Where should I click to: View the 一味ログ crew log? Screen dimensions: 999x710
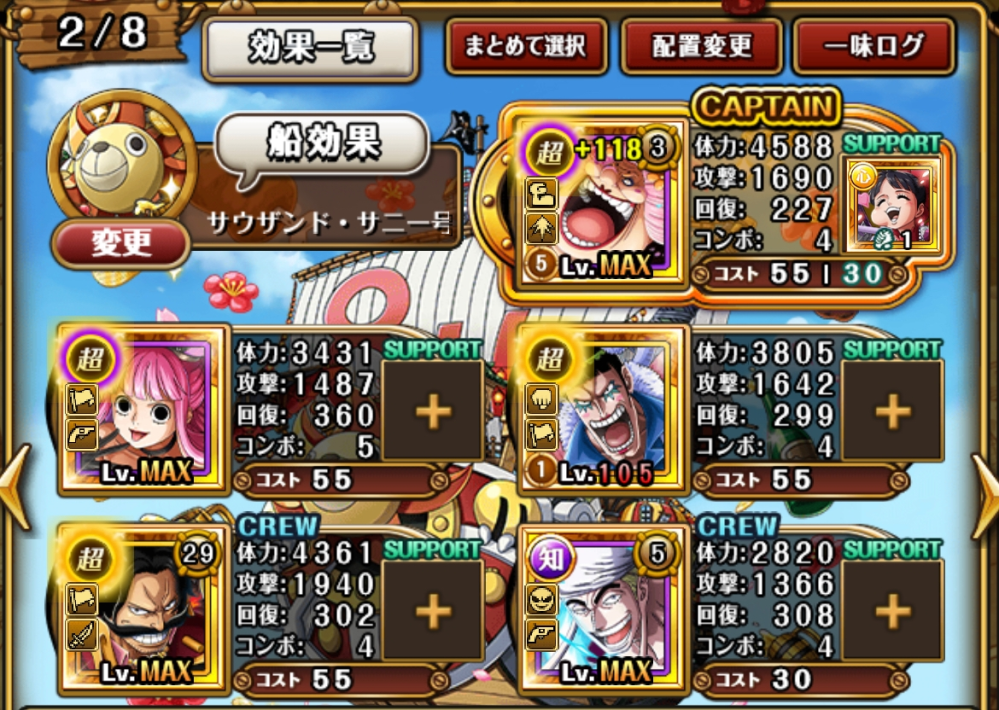pyautogui.click(x=873, y=46)
